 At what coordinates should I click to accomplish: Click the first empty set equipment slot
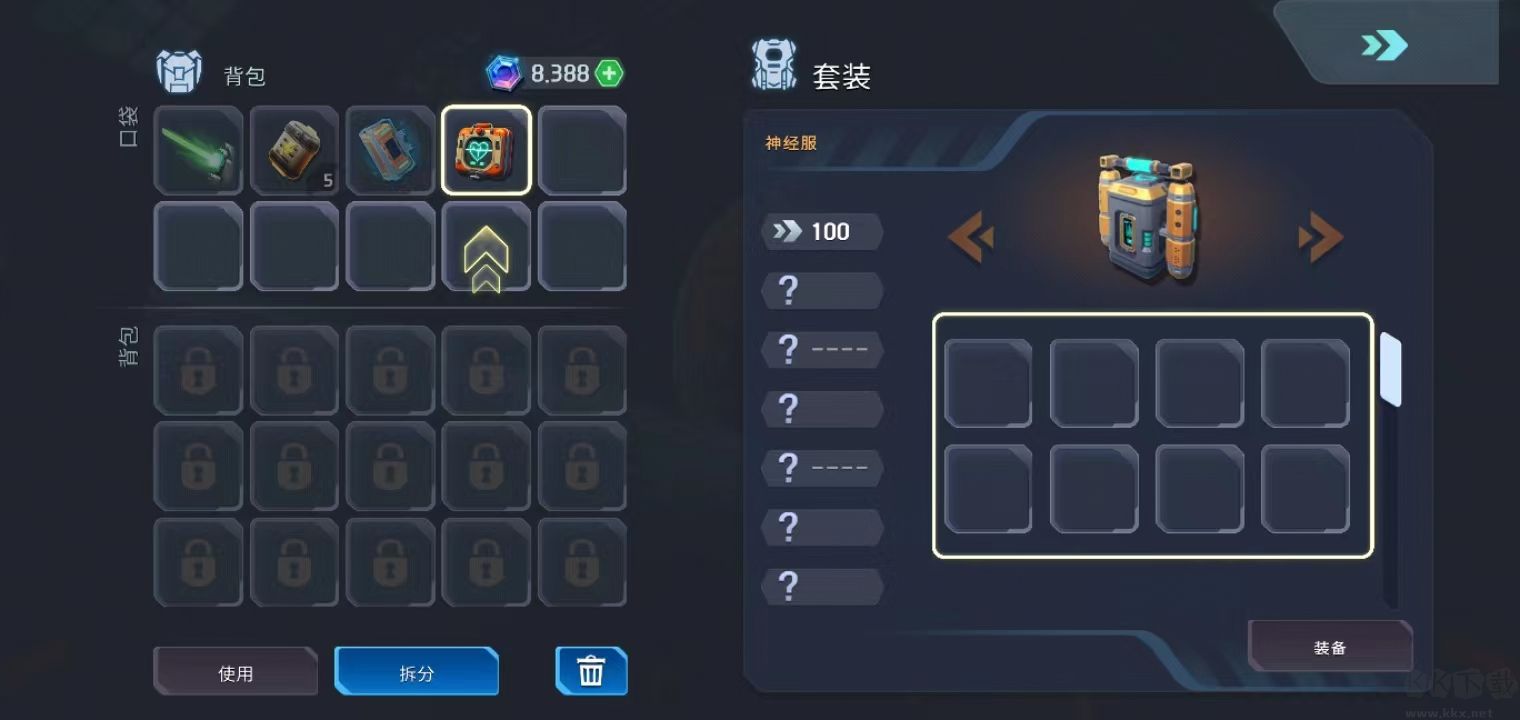coord(988,382)
